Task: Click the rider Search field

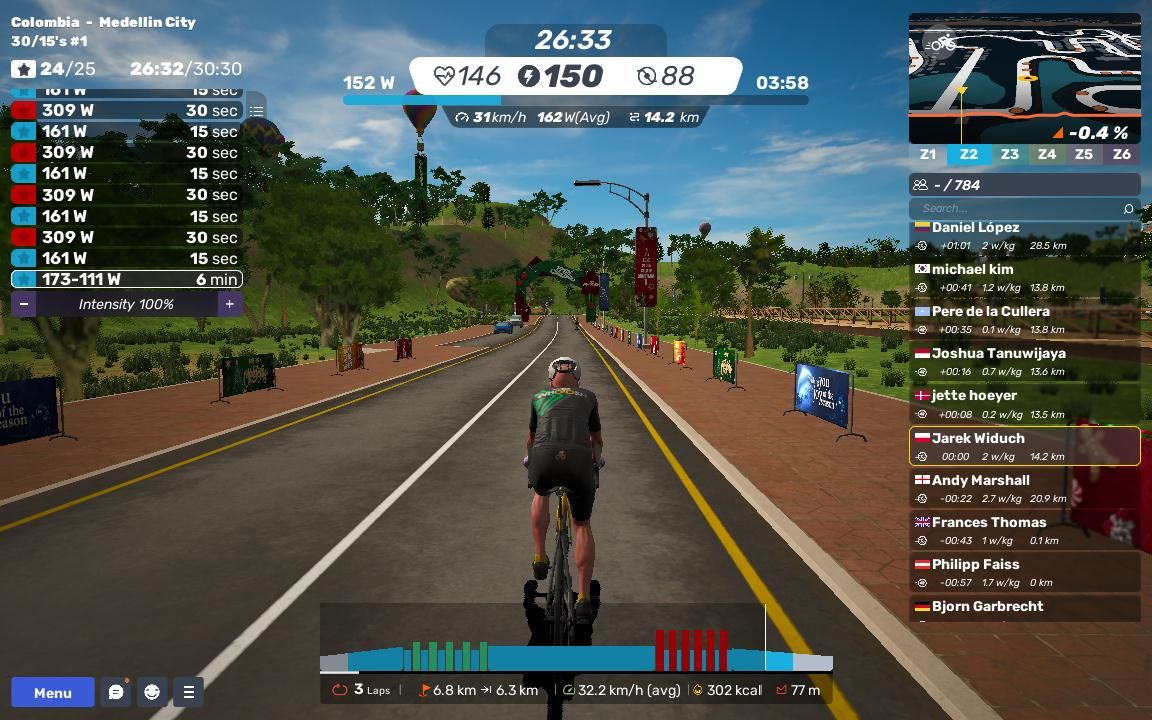Action: (x=1020, y=208)
